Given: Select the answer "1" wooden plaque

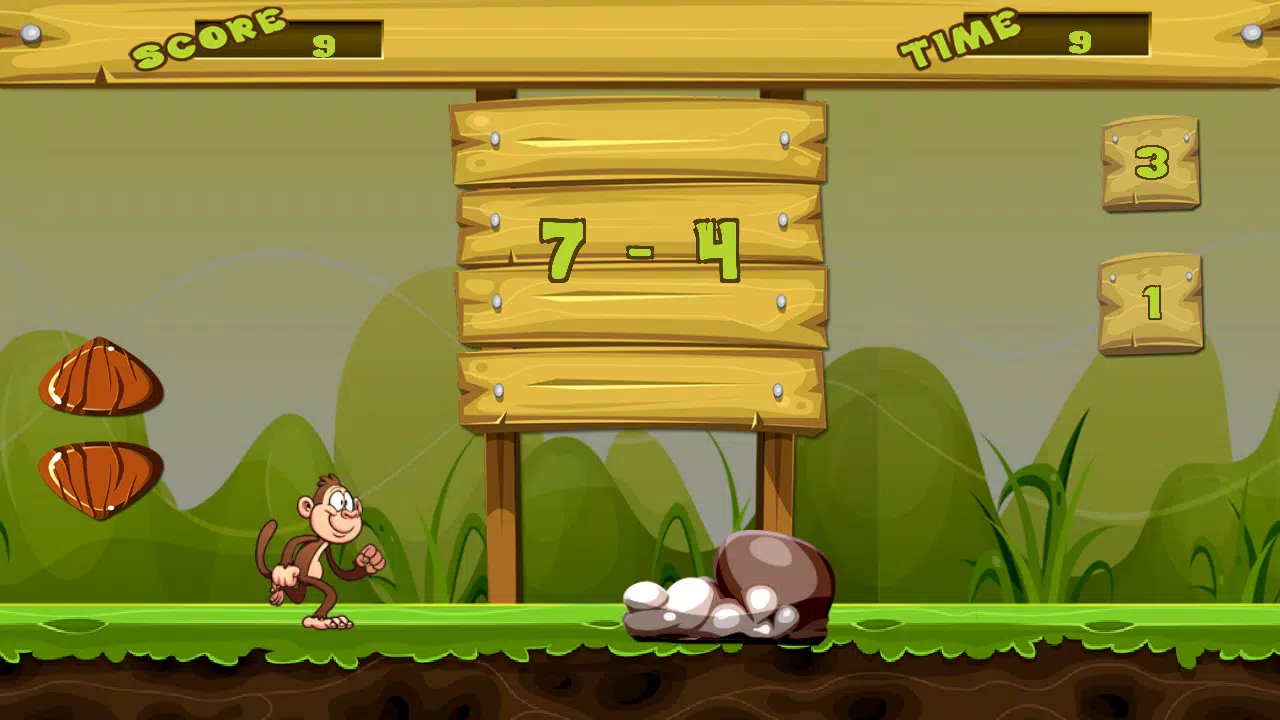Looking at the screenshot, I should click(1150, 305).
